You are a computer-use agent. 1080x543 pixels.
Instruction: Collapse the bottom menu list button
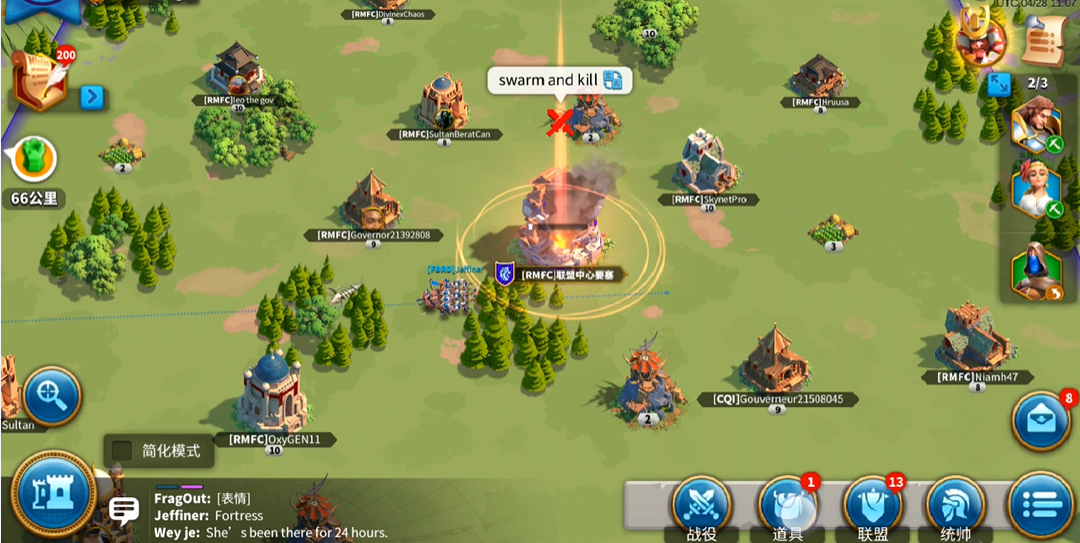tap(1040, 505)
